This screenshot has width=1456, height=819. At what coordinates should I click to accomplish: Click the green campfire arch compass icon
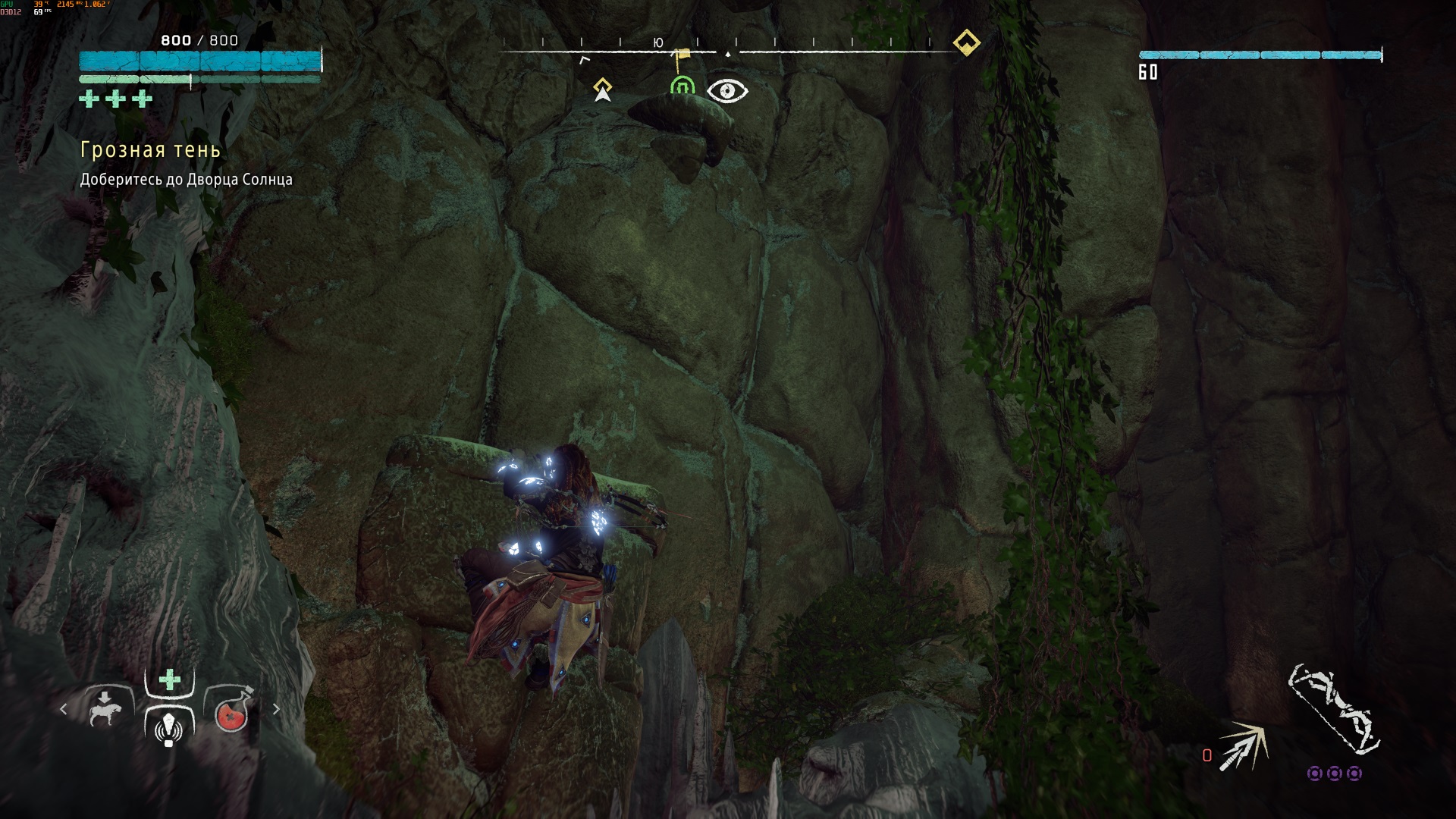click(x=682, y=88)
